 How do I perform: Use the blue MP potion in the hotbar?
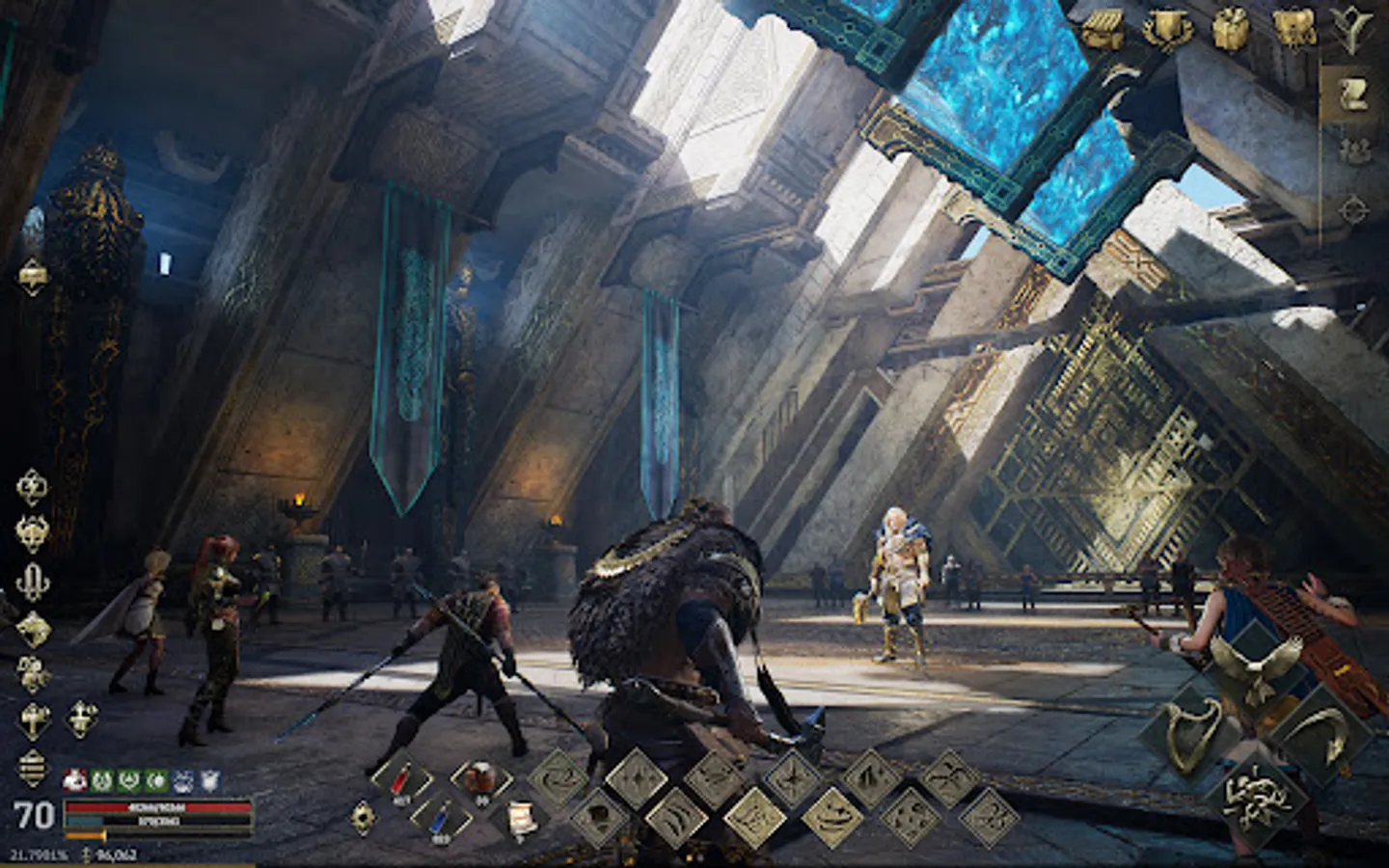point(439,821)
